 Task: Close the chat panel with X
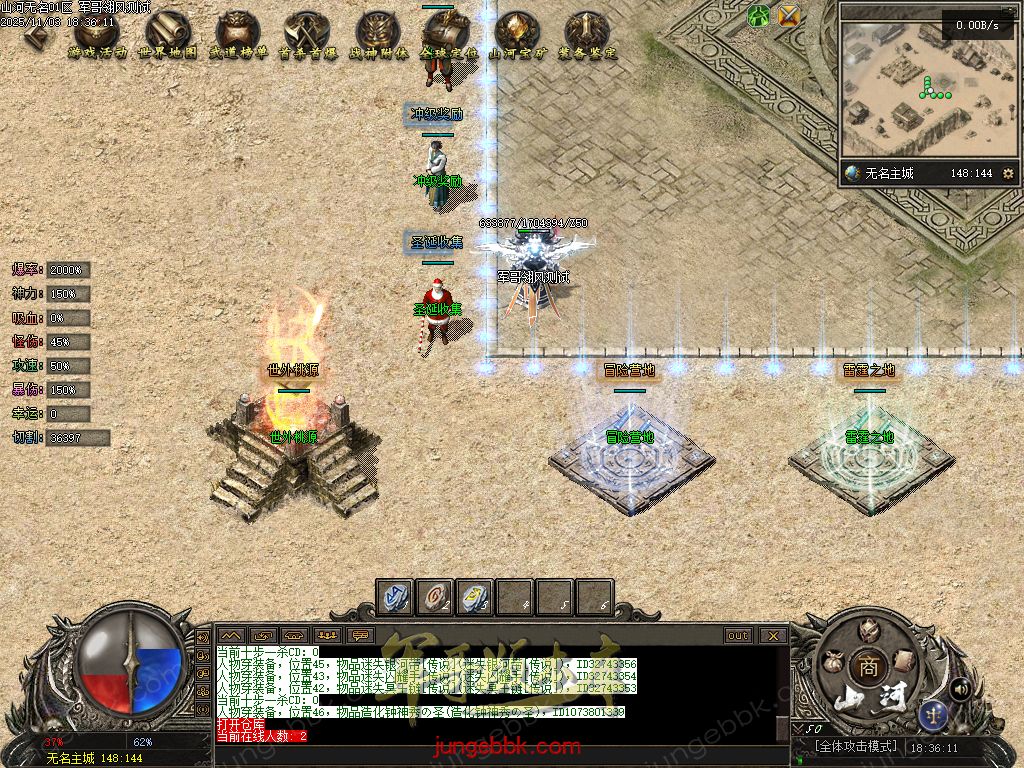click(773, 635)
